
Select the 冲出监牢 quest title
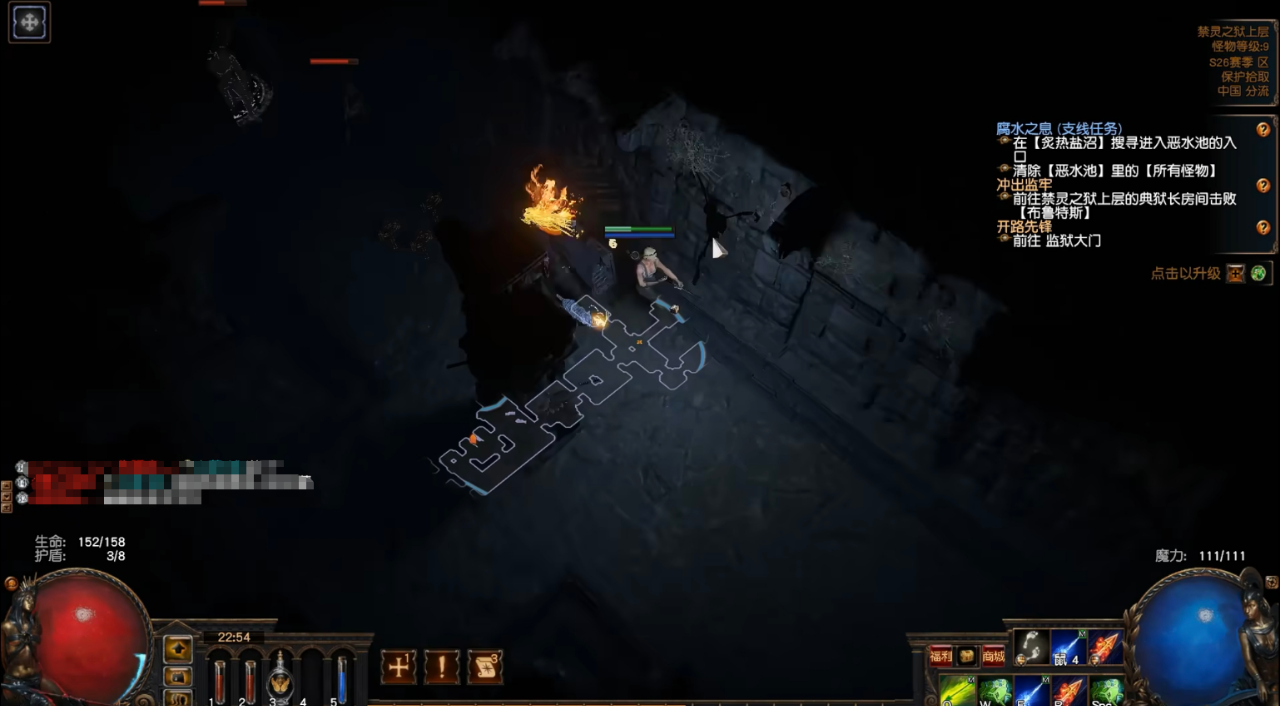1024,185
